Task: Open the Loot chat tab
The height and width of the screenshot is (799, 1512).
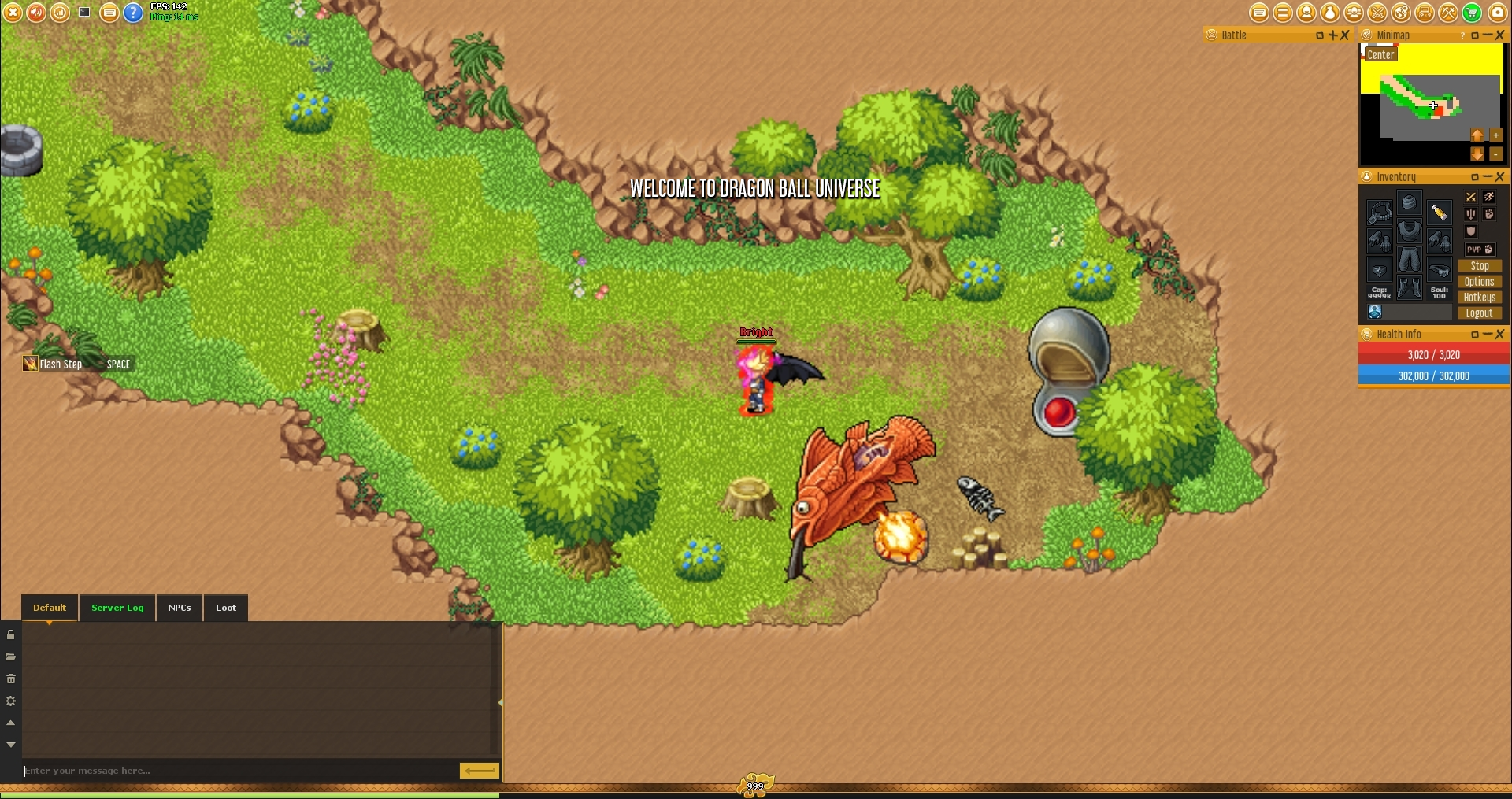Action: [x=226, y=608]
